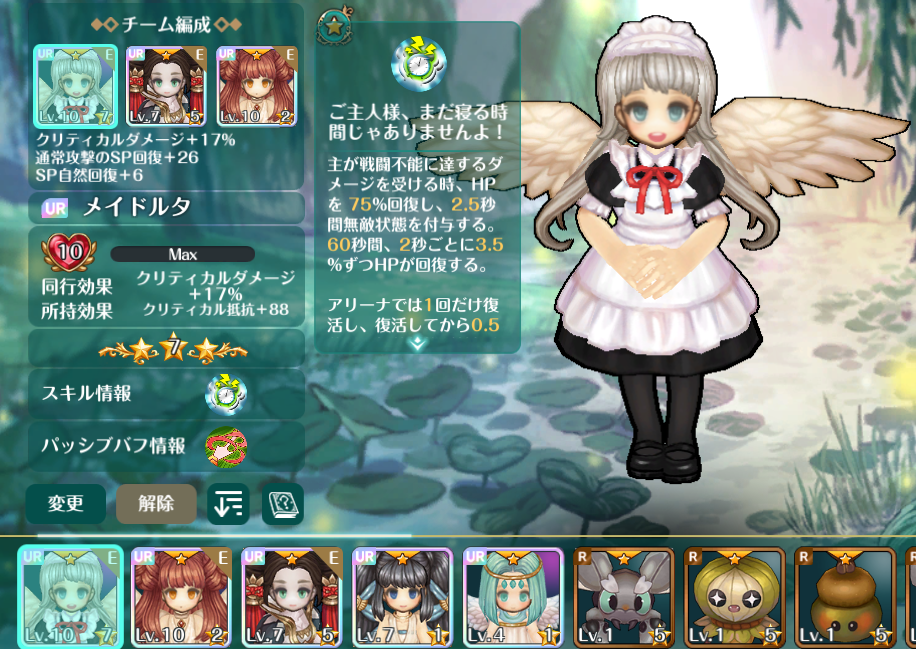
Task: Select the alarm clock skill info icon
Action: (226, 394)
